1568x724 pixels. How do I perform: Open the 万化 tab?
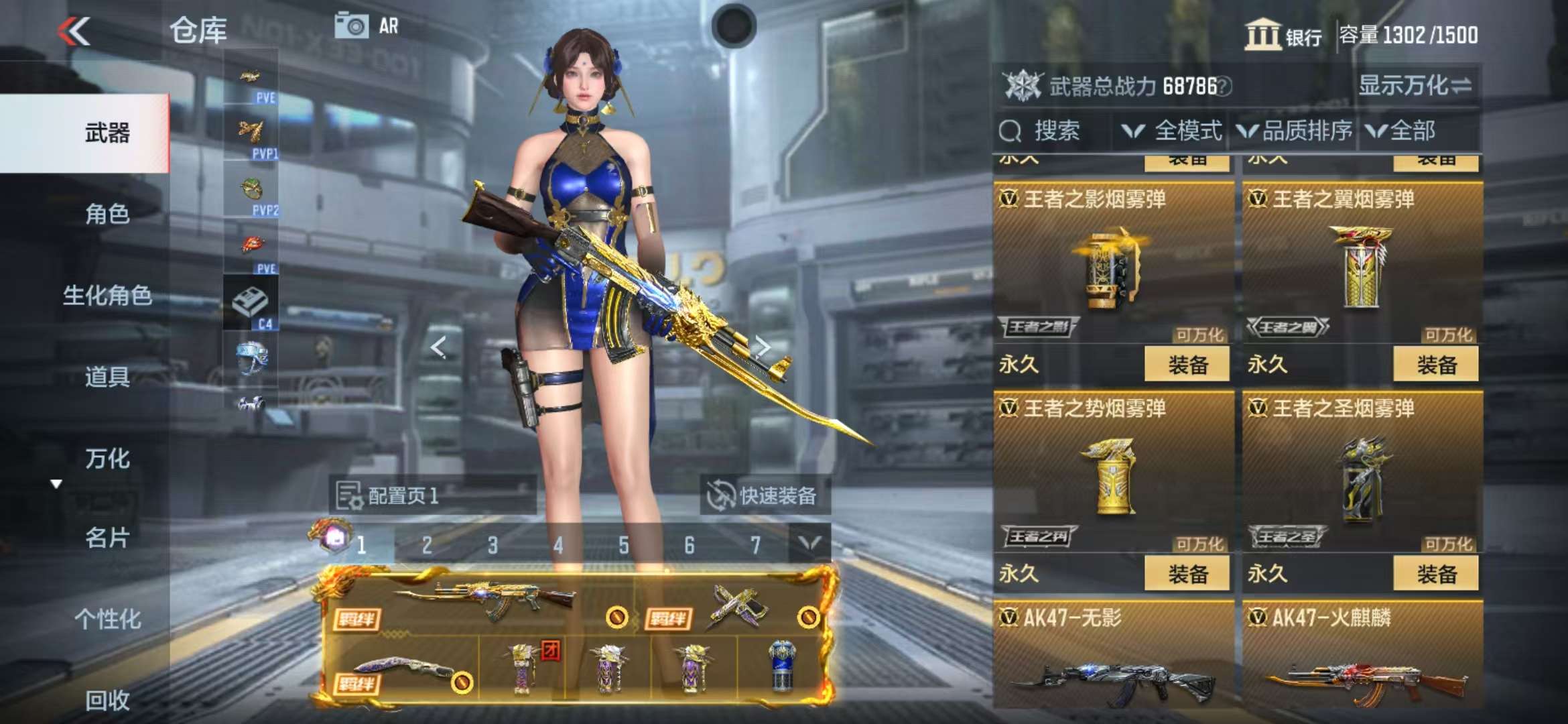pyautogui.click(x=107, y=459)
